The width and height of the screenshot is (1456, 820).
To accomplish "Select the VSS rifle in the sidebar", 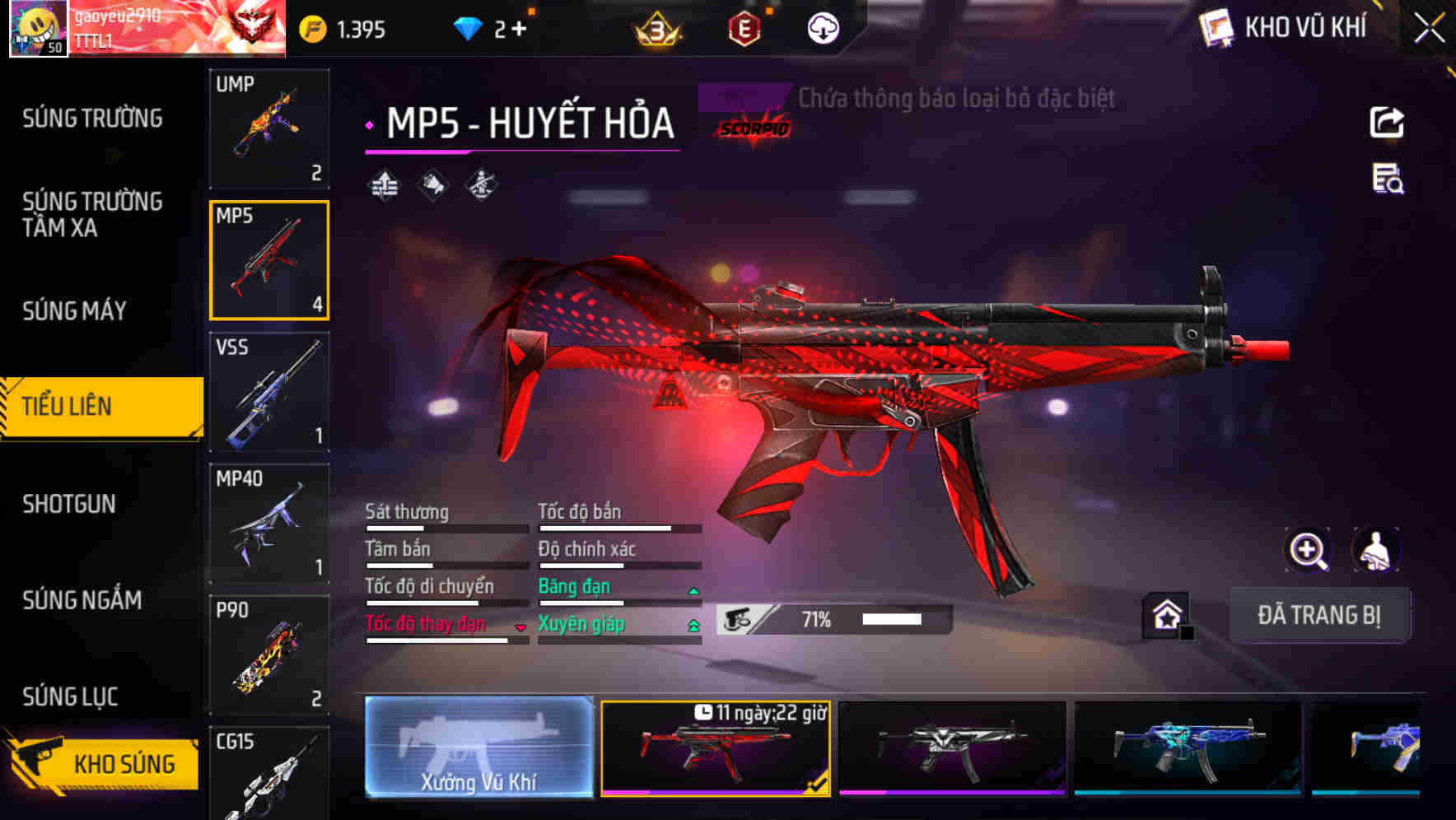I will tap(269, 393).
